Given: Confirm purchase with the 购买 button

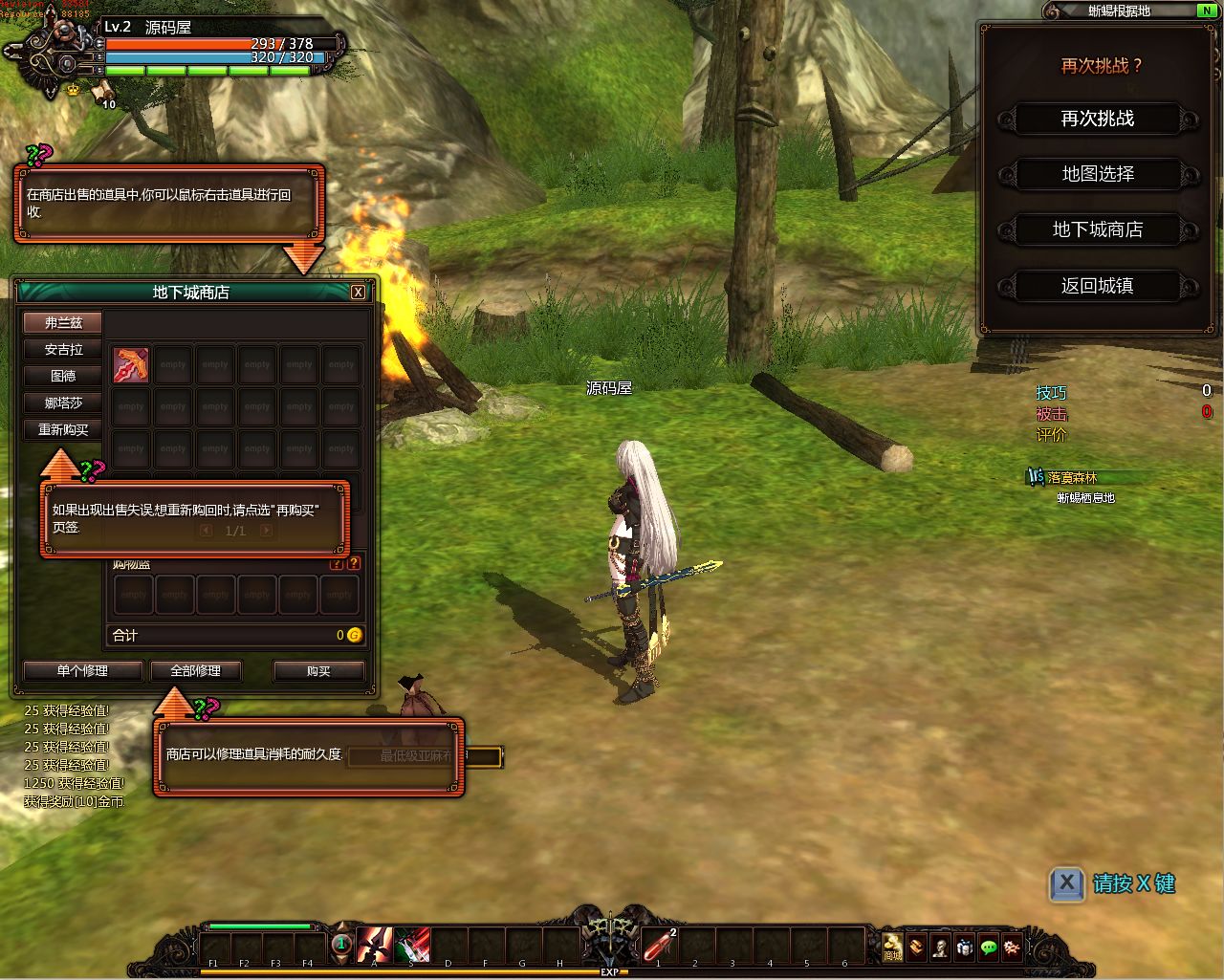Looking at the screenshot, I should [x=318, y=671].
